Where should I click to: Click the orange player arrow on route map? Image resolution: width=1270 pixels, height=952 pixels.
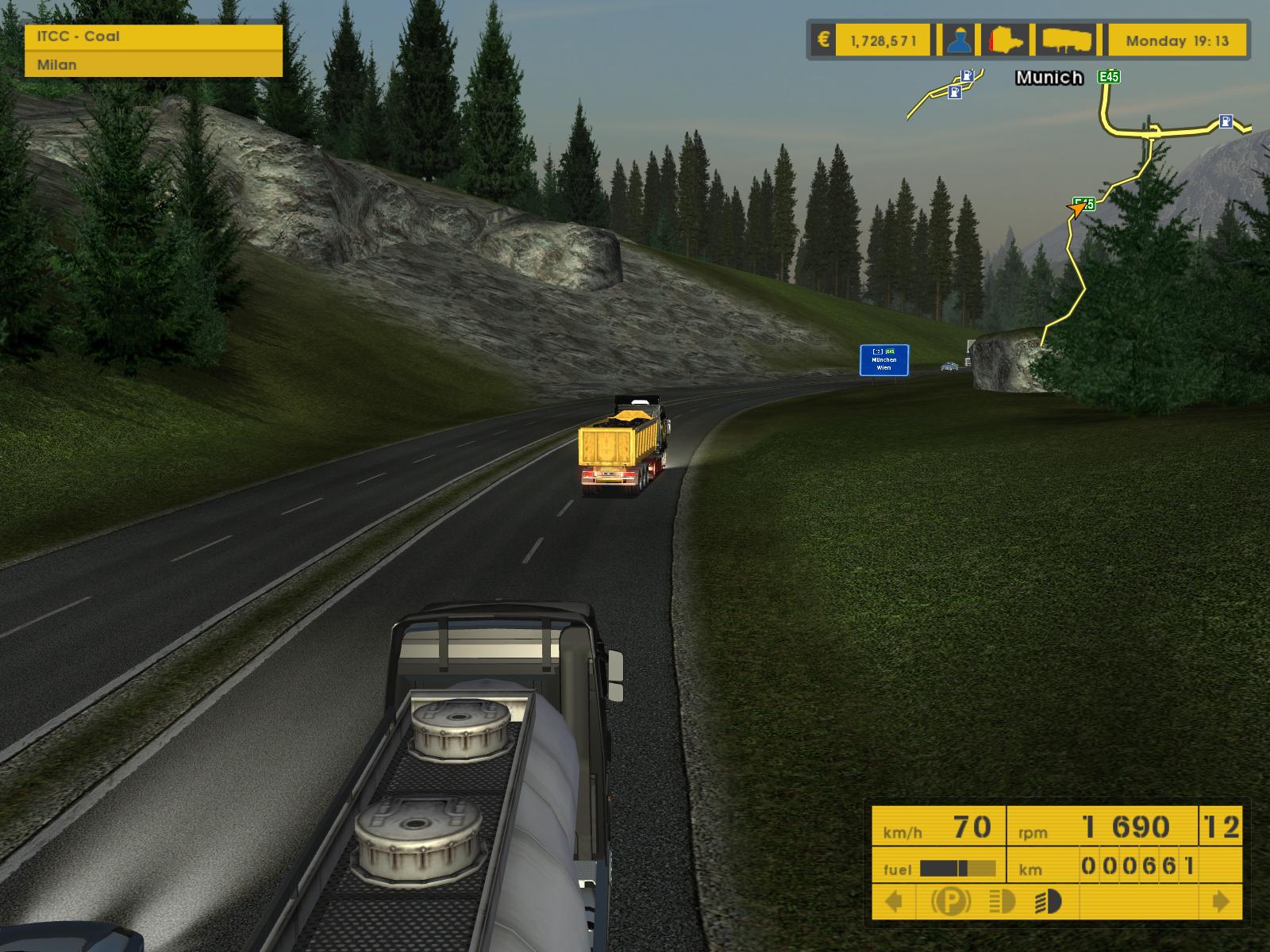1077,209
